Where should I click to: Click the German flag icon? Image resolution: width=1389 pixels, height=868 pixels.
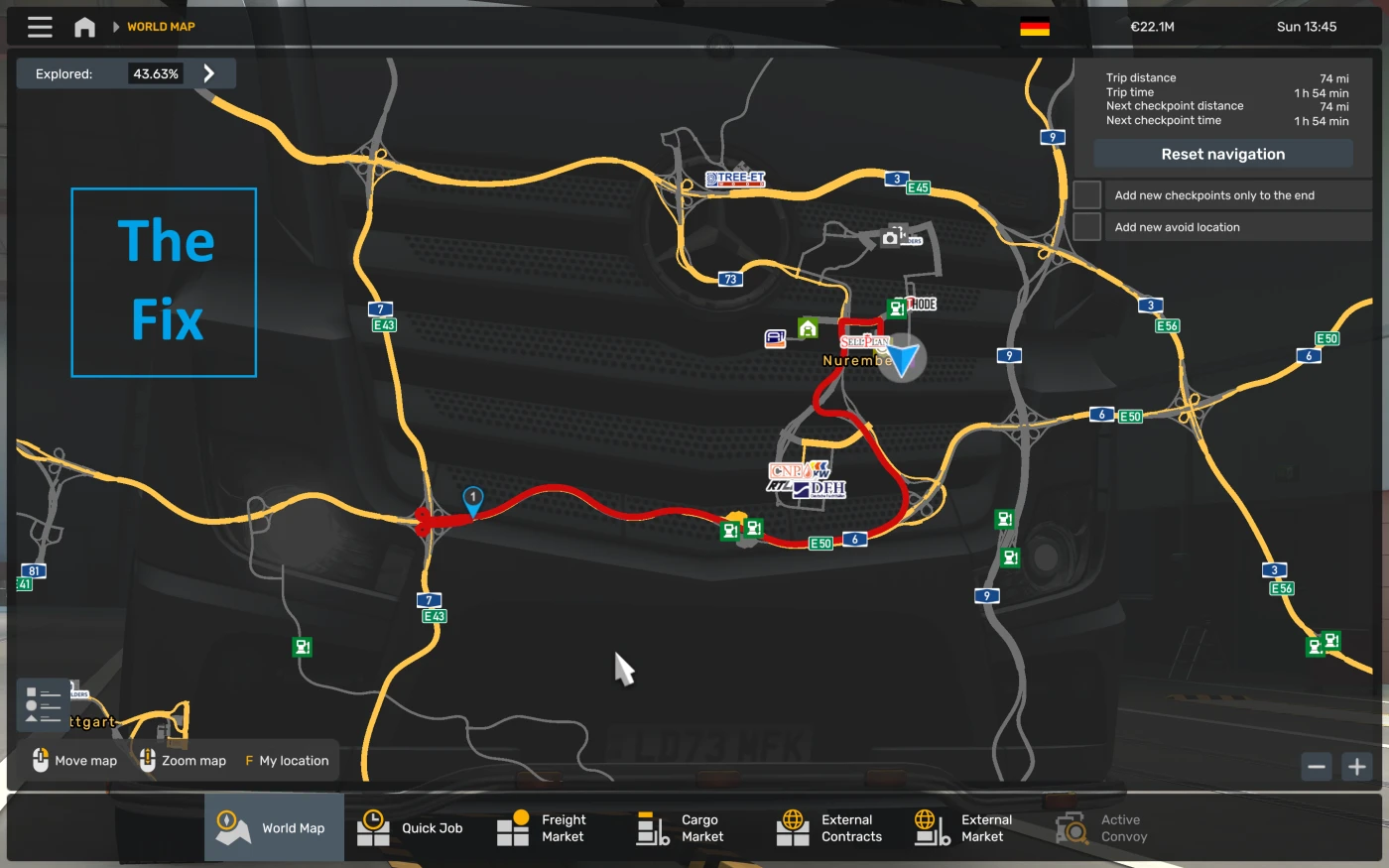pos(1036,27)
